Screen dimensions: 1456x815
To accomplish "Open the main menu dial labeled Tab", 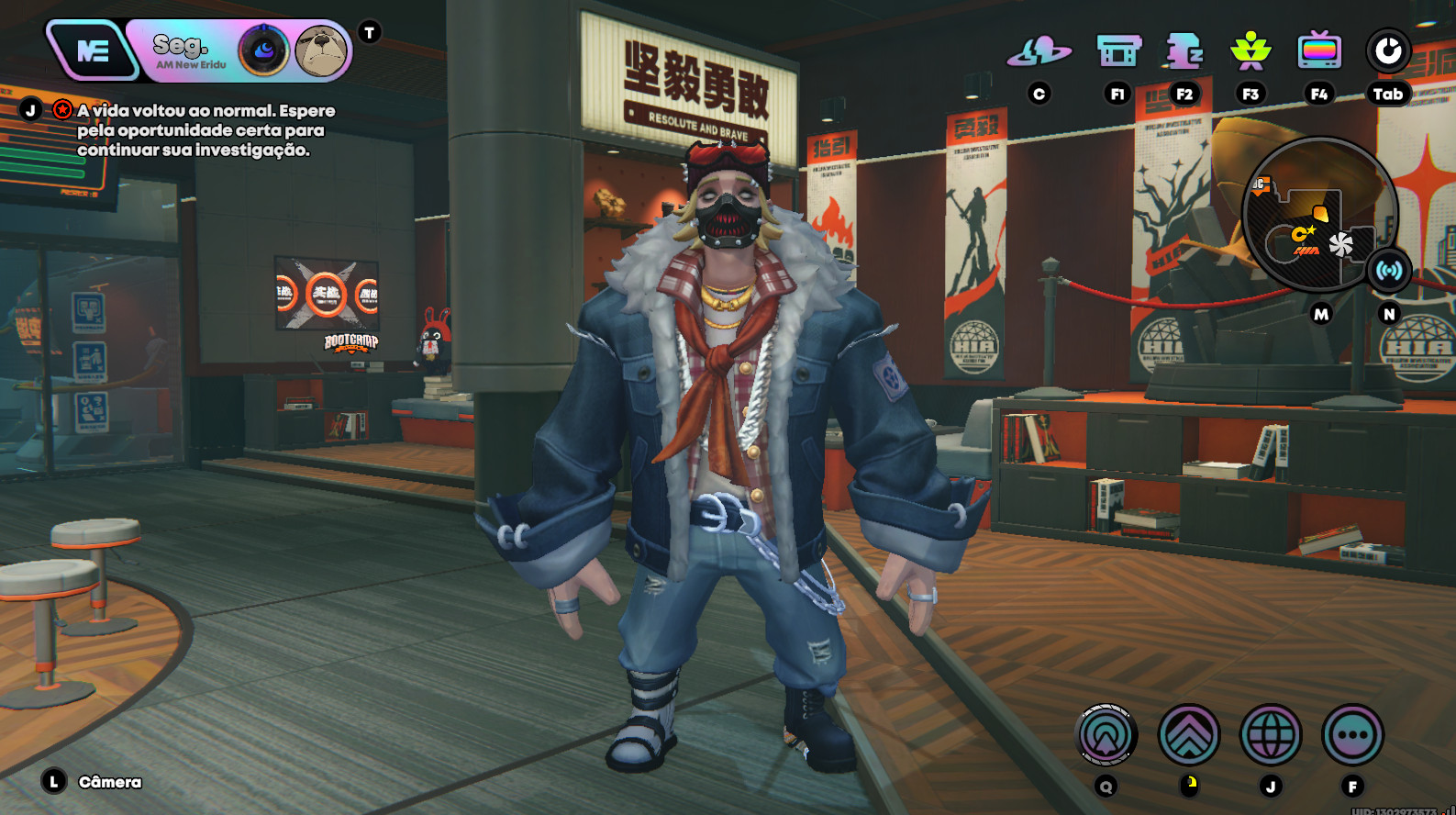I will coord(1386,53).
